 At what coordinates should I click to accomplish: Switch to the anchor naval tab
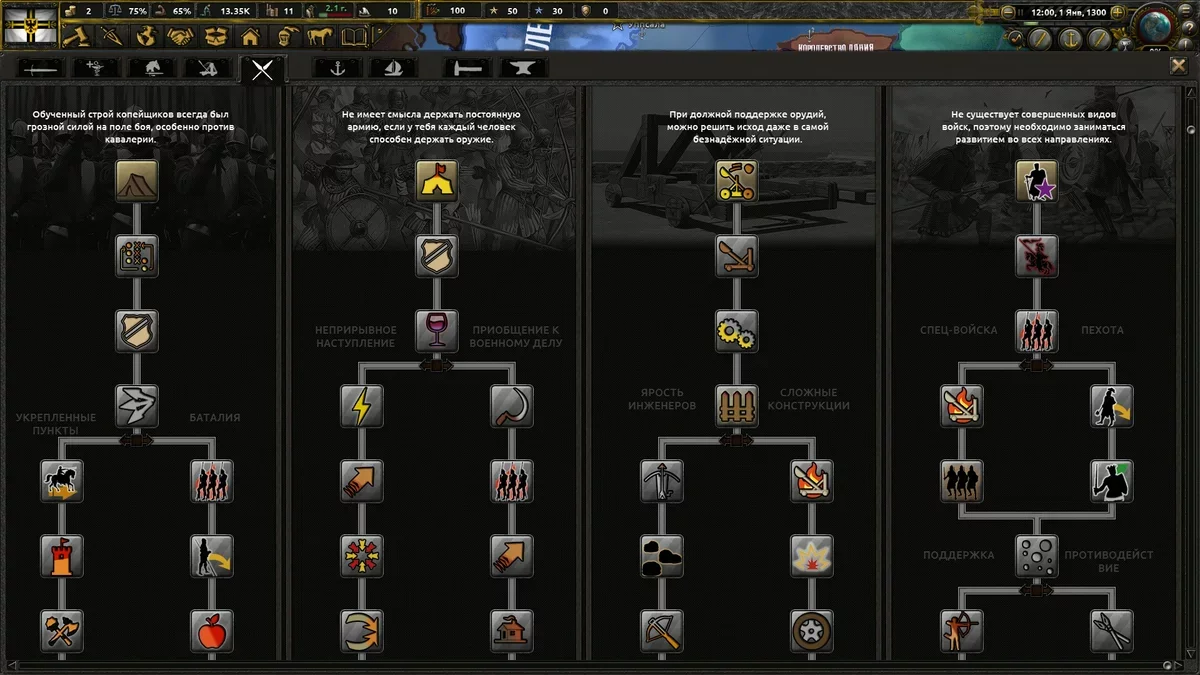click(x=336, y=68)
